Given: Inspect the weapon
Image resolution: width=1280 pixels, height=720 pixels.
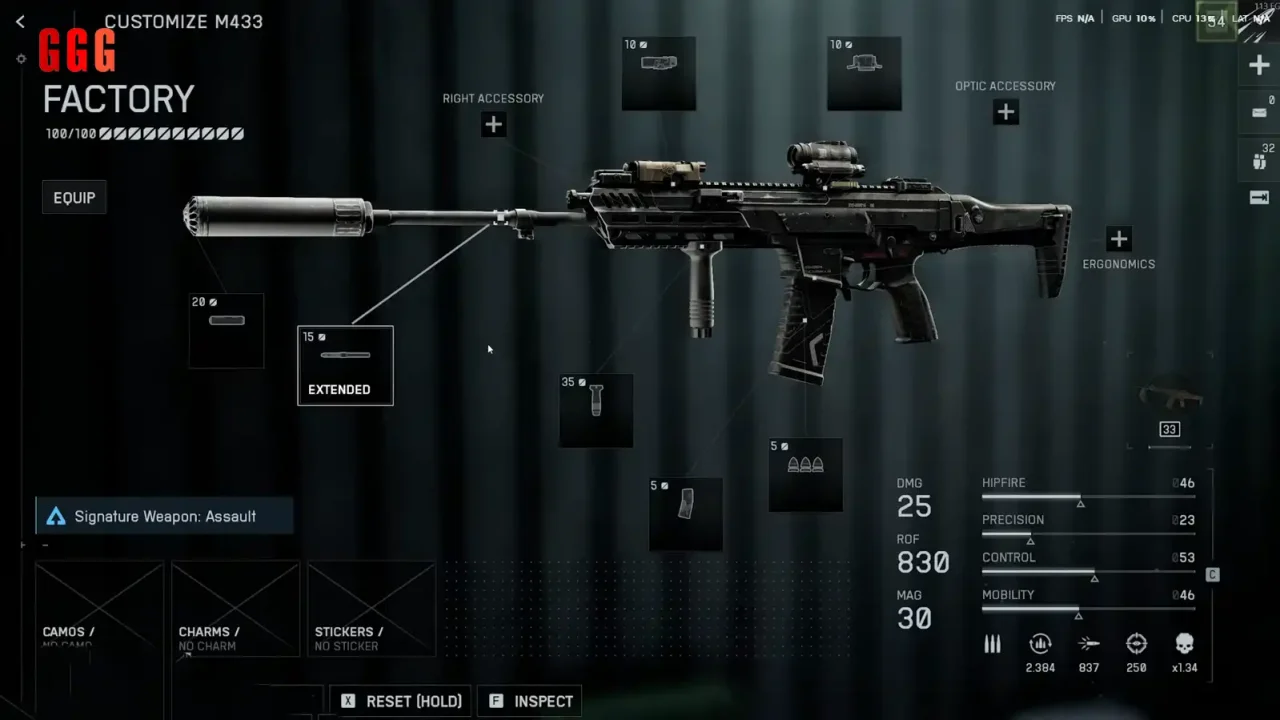Looking at the screenshot, I should (531, 701).
